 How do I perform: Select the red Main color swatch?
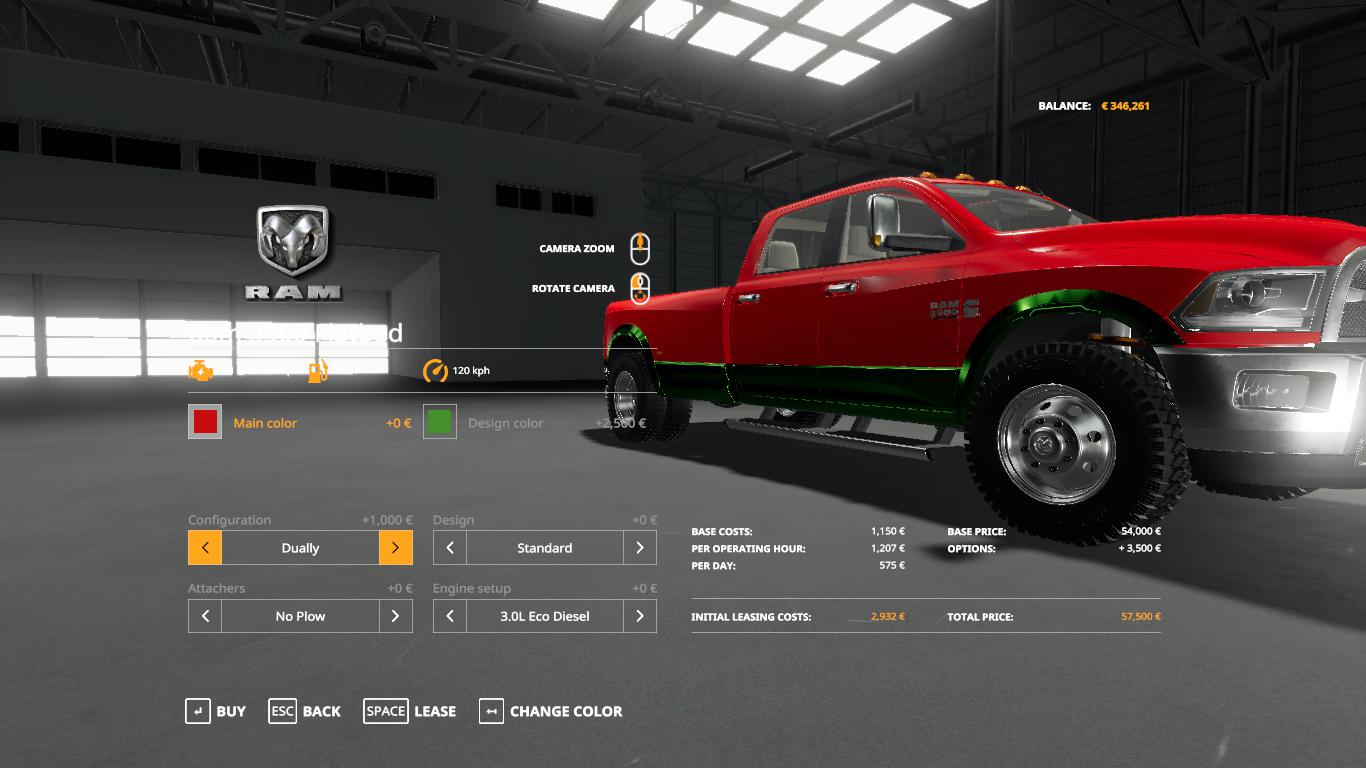(x=205, y=422)
